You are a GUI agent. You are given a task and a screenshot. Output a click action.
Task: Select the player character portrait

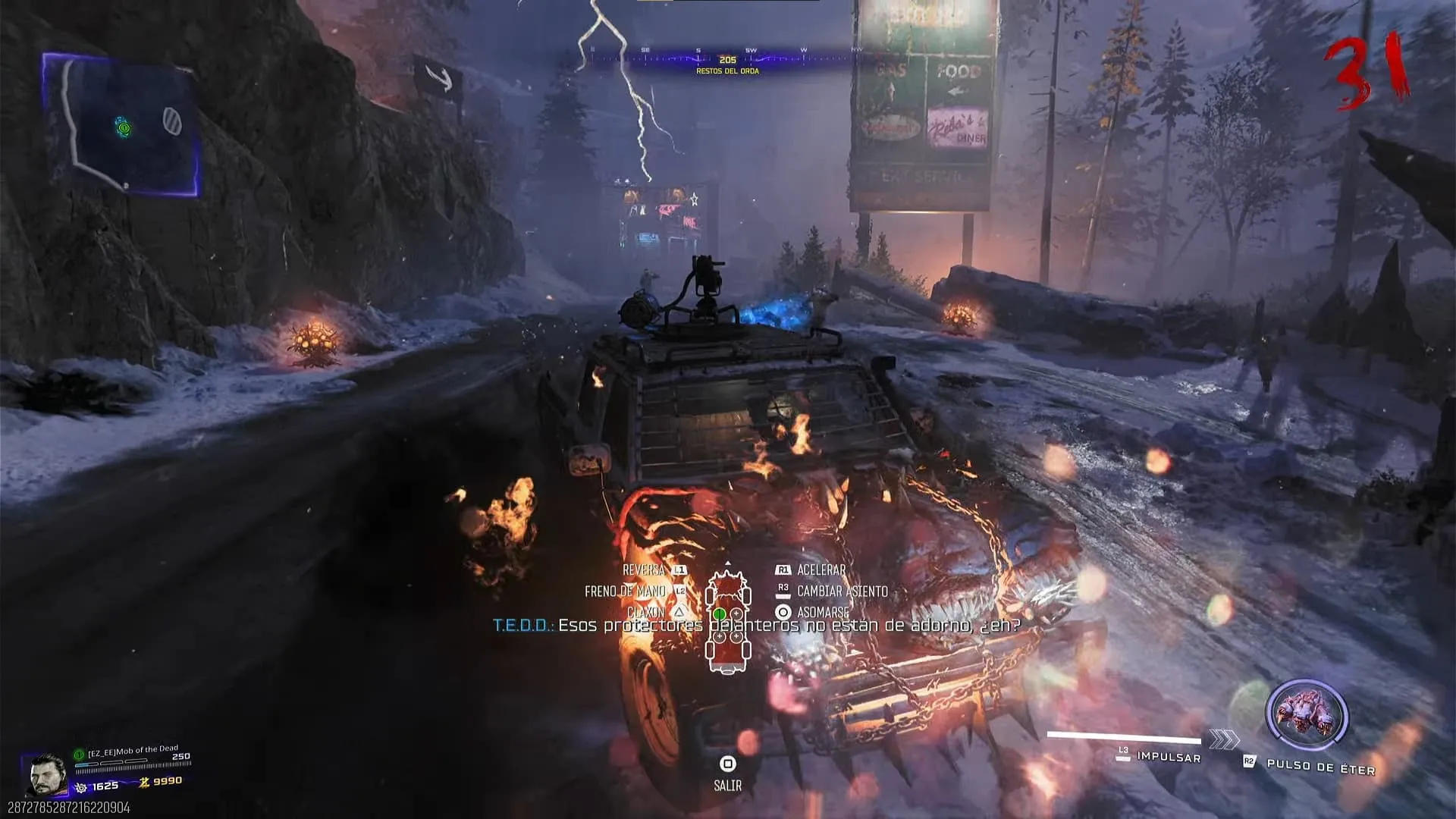(x=47, y=774)
